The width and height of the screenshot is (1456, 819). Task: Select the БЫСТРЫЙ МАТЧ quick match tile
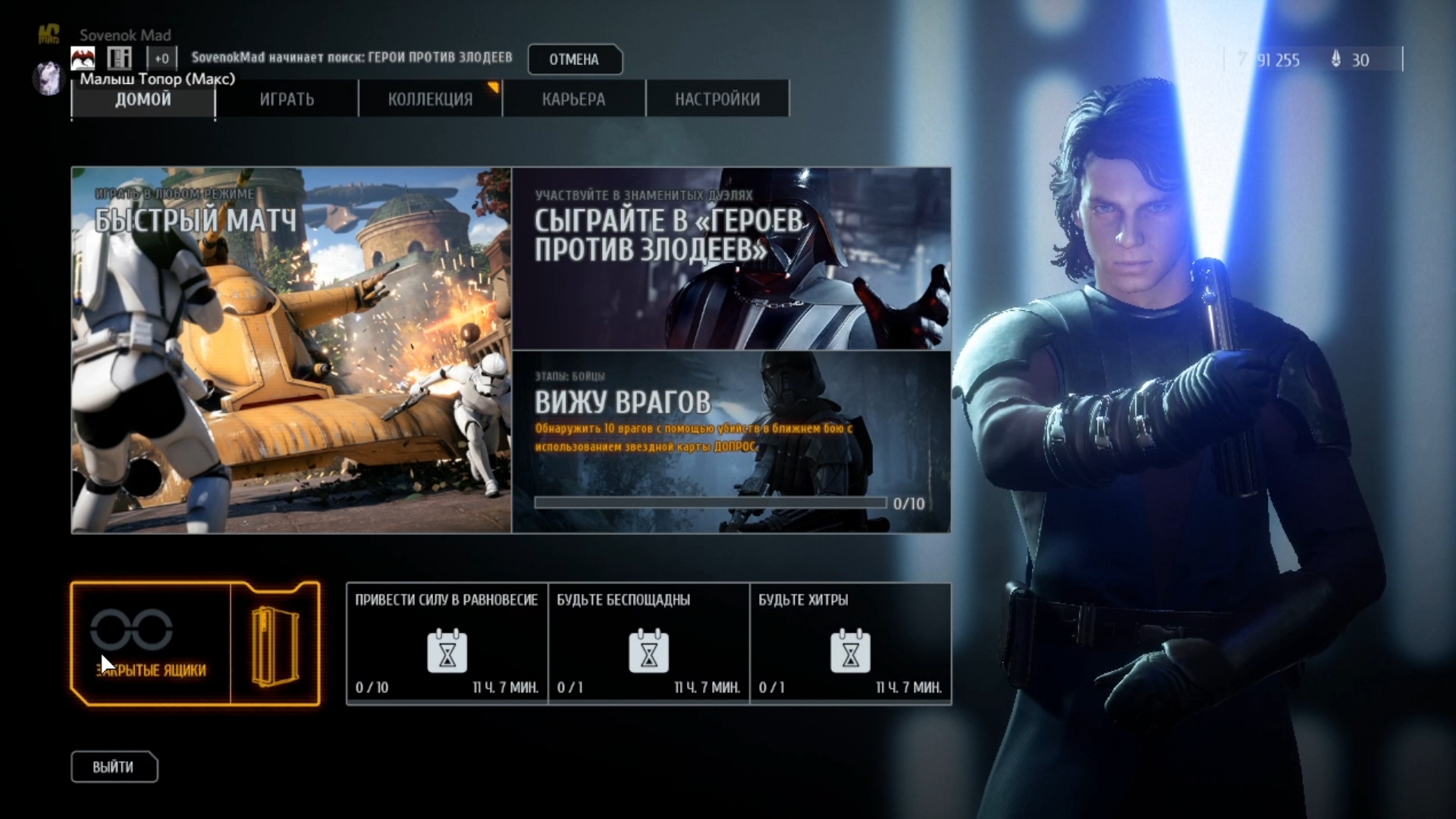coord(291,350)
